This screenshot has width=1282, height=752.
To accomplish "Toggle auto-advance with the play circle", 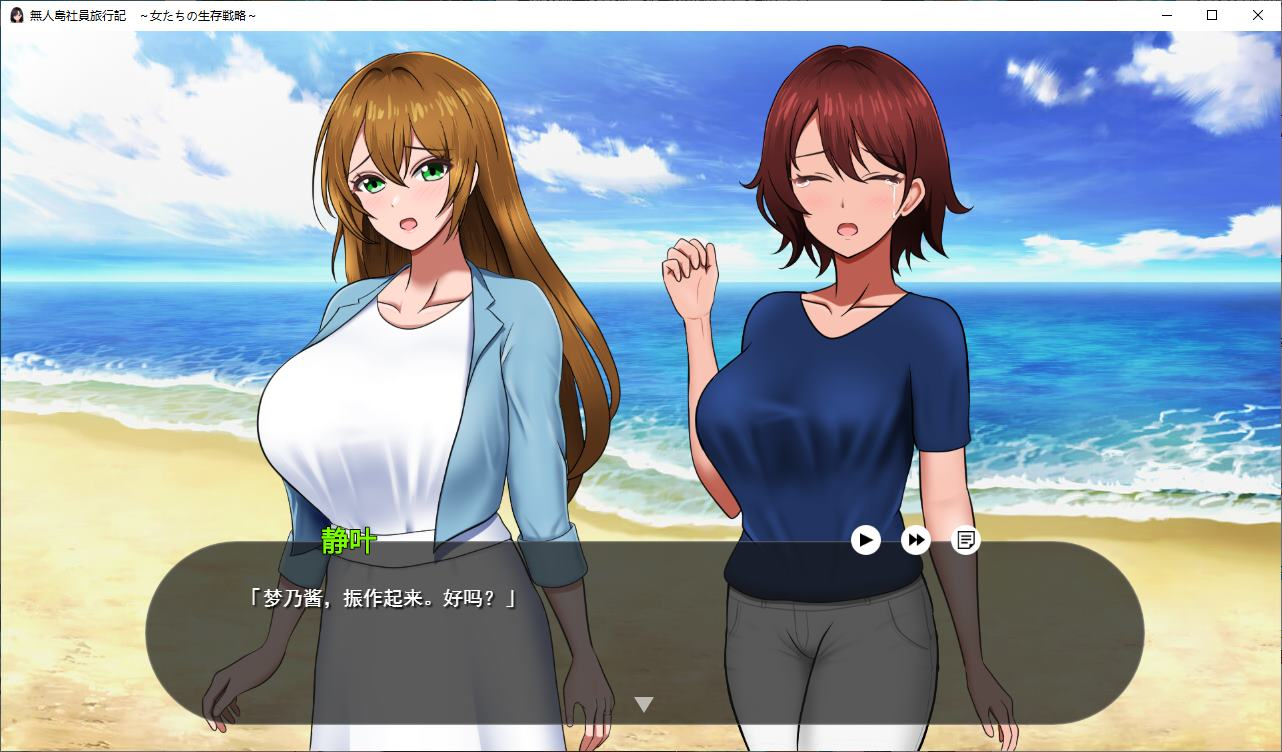I will click(865, 540).
